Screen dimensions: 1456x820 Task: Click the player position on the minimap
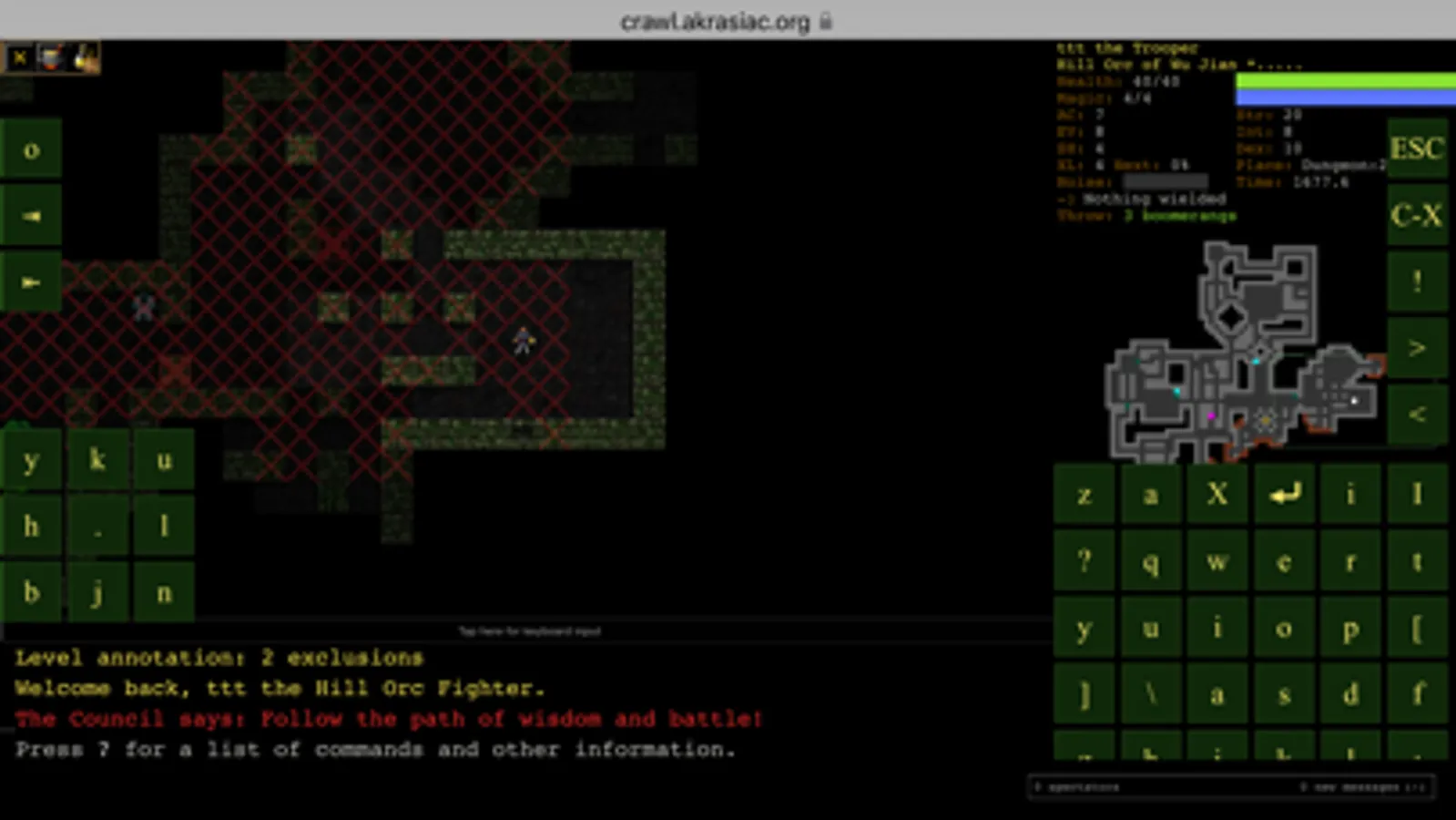tap(1264, 419)
